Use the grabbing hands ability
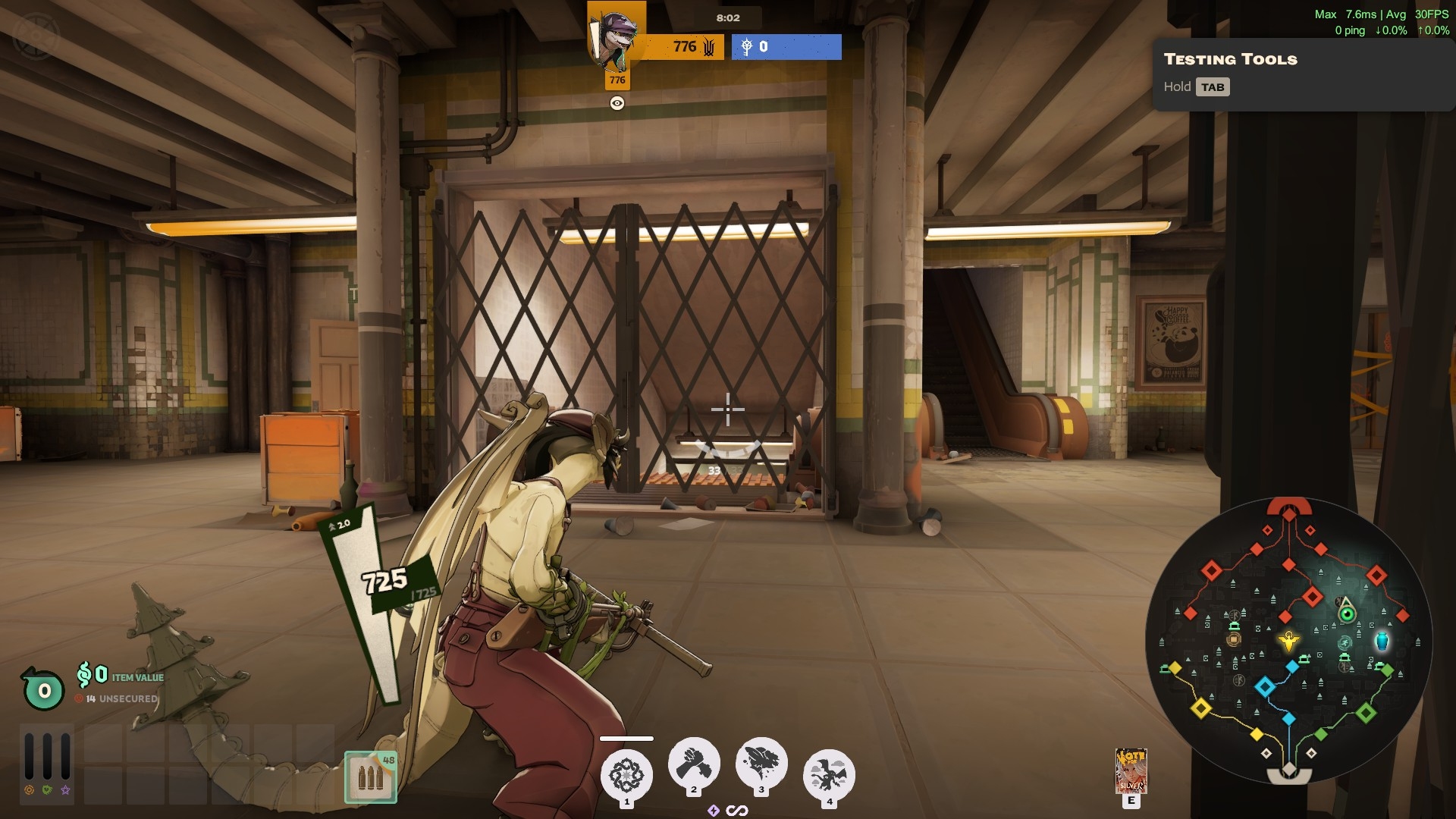1456x819 pixels. tap(694, 763)
